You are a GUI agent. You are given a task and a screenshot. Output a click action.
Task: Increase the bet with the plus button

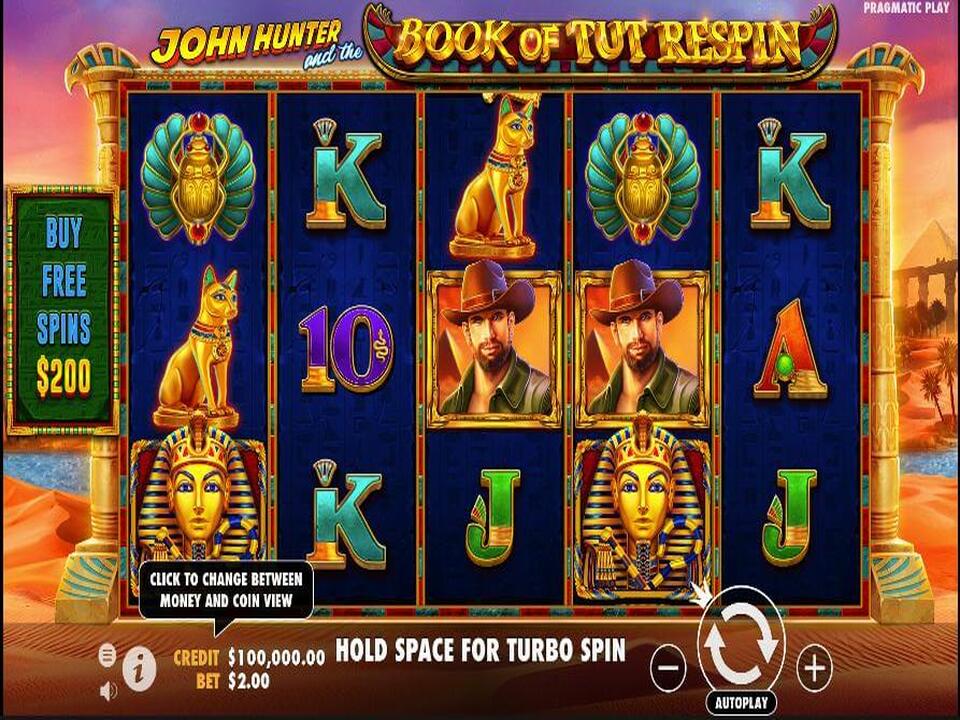click(x=815, y=666)
